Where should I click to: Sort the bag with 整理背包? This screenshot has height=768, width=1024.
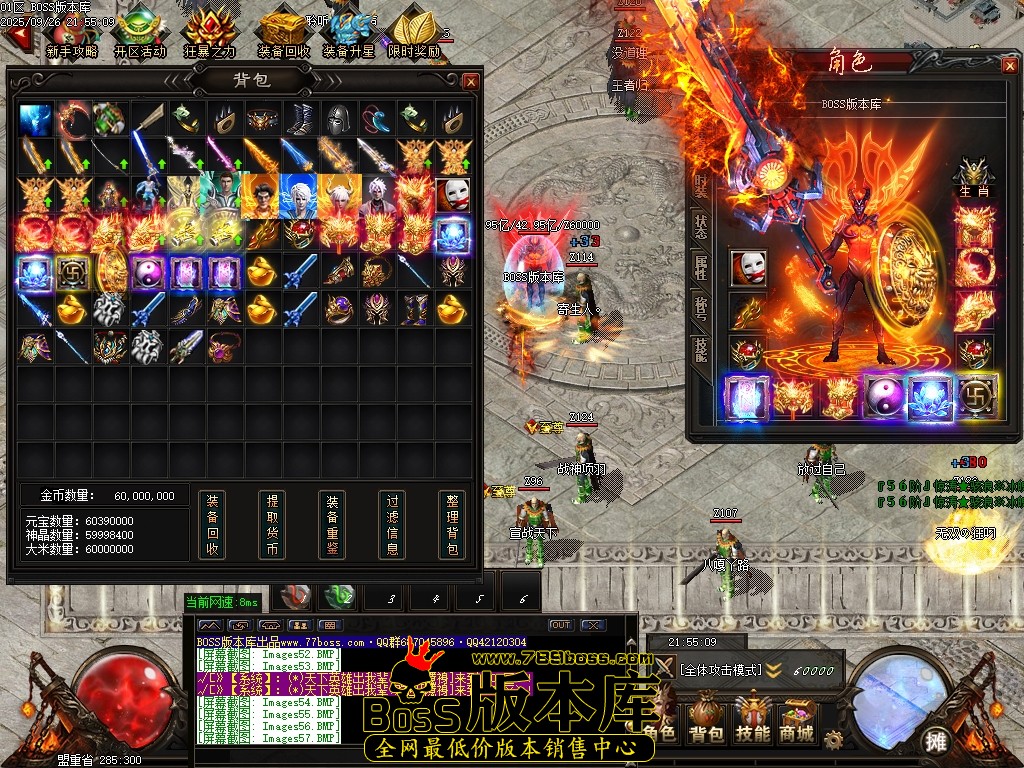[452, 524]
